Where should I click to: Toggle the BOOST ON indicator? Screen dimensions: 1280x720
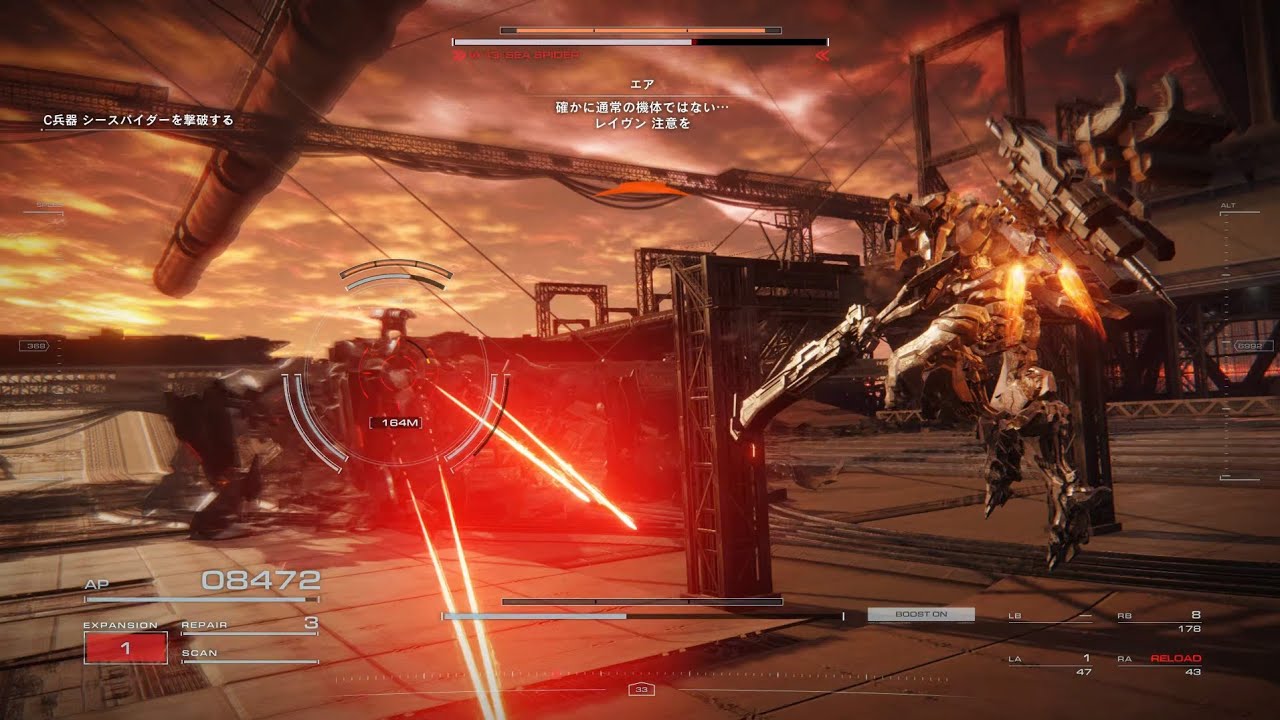pos(920,614)
